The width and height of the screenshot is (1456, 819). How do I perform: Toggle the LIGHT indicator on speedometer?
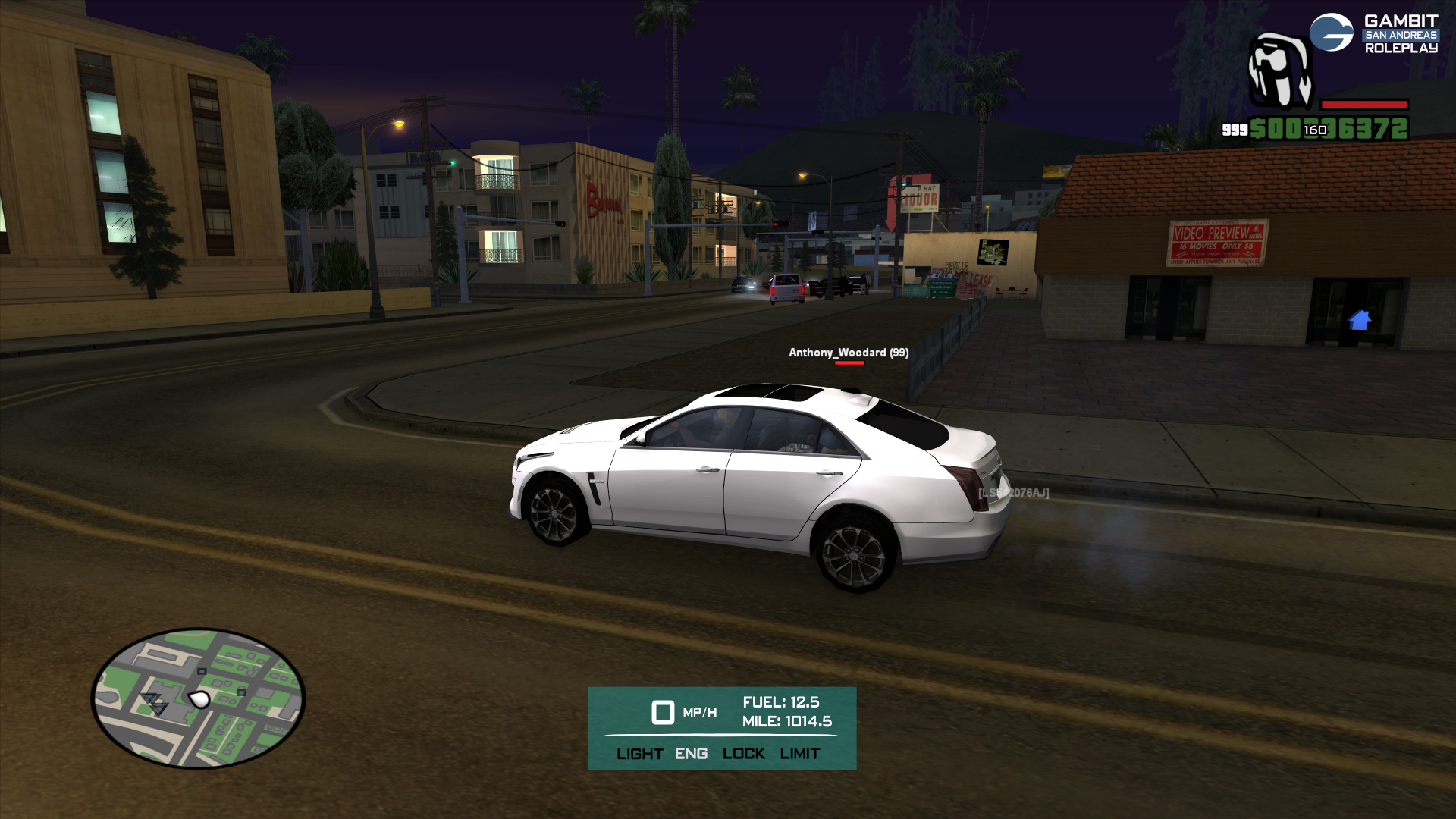pos(639,754)
